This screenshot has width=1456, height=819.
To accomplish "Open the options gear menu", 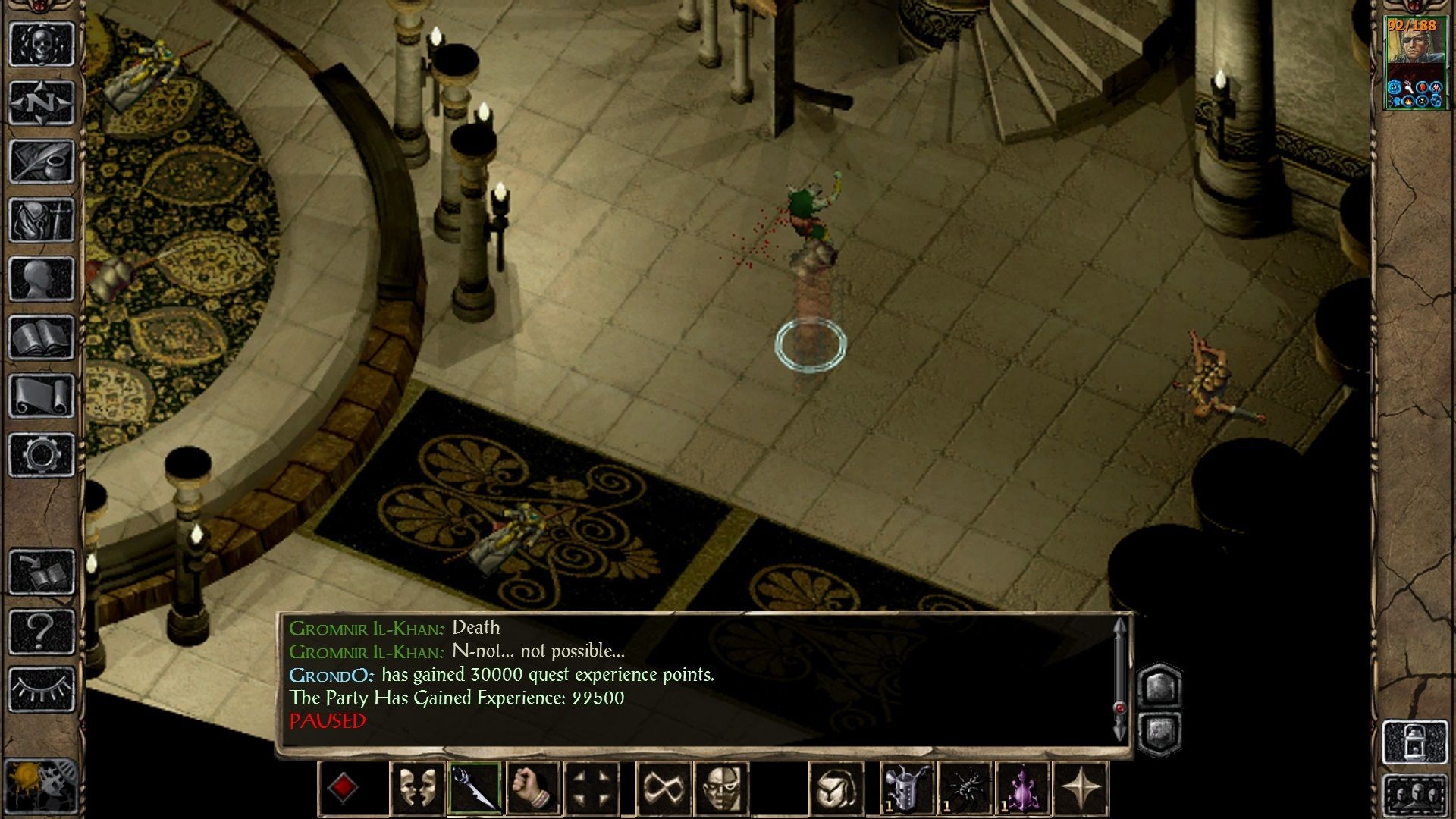I will point(42,455).
